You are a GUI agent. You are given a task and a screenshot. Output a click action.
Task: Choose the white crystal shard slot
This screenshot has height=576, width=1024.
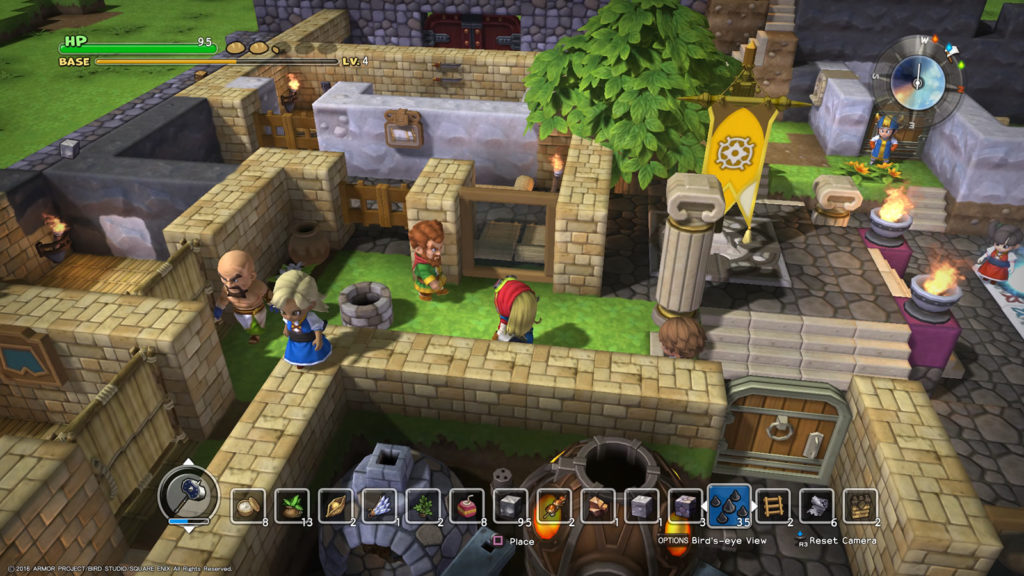(x=379, y=505)
